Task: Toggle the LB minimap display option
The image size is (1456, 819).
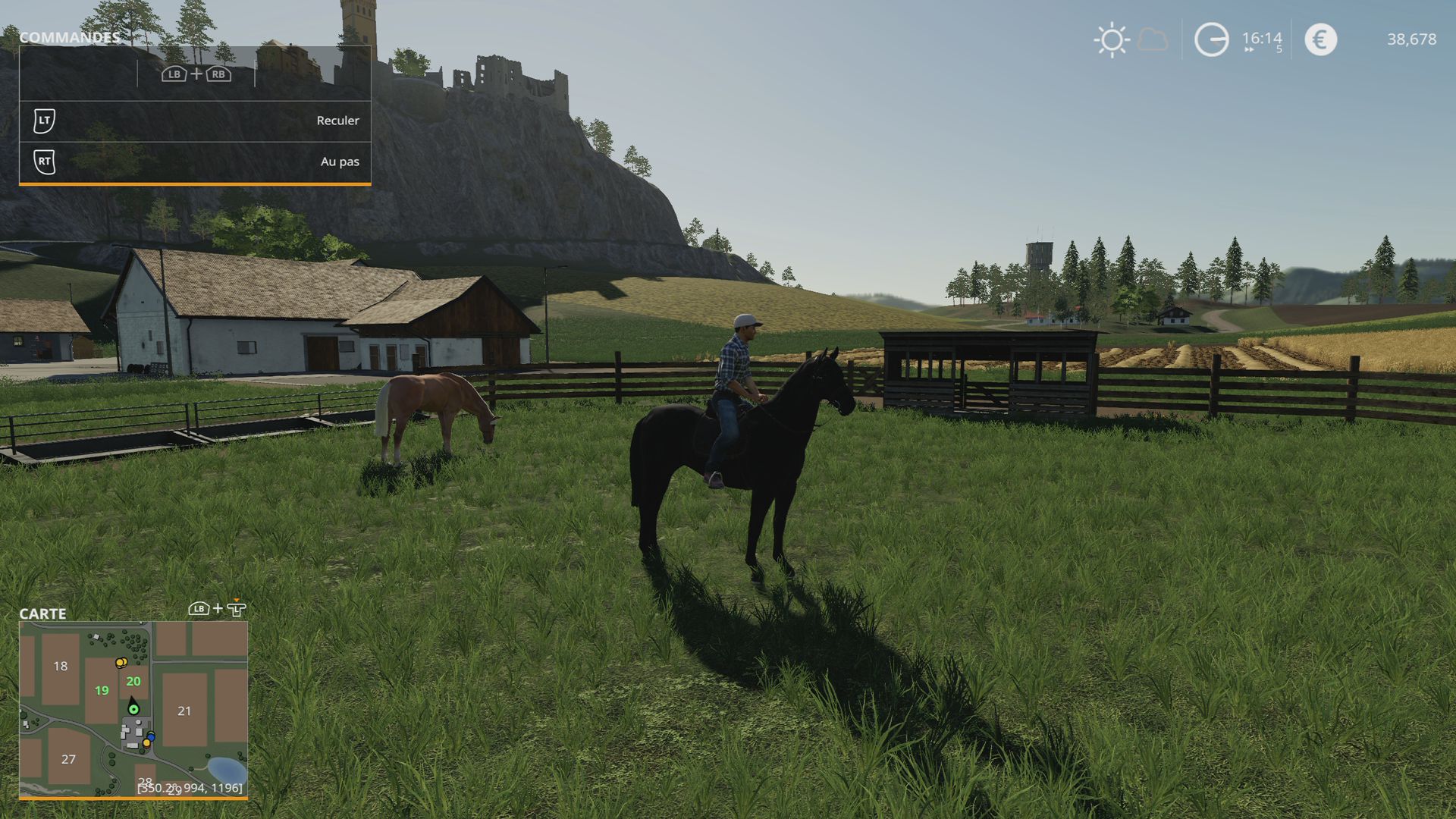Action: pyautogui.click(x=199, y=610)
